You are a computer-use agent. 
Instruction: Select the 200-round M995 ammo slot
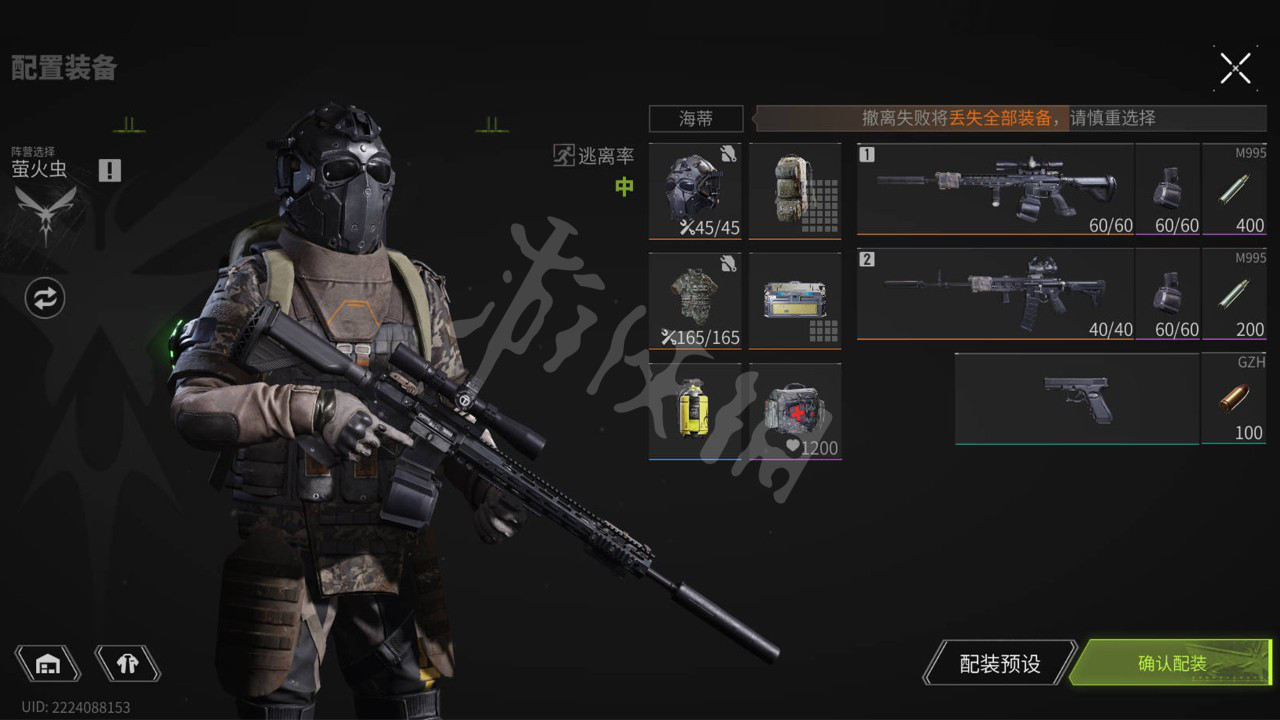coord(1235,294)
